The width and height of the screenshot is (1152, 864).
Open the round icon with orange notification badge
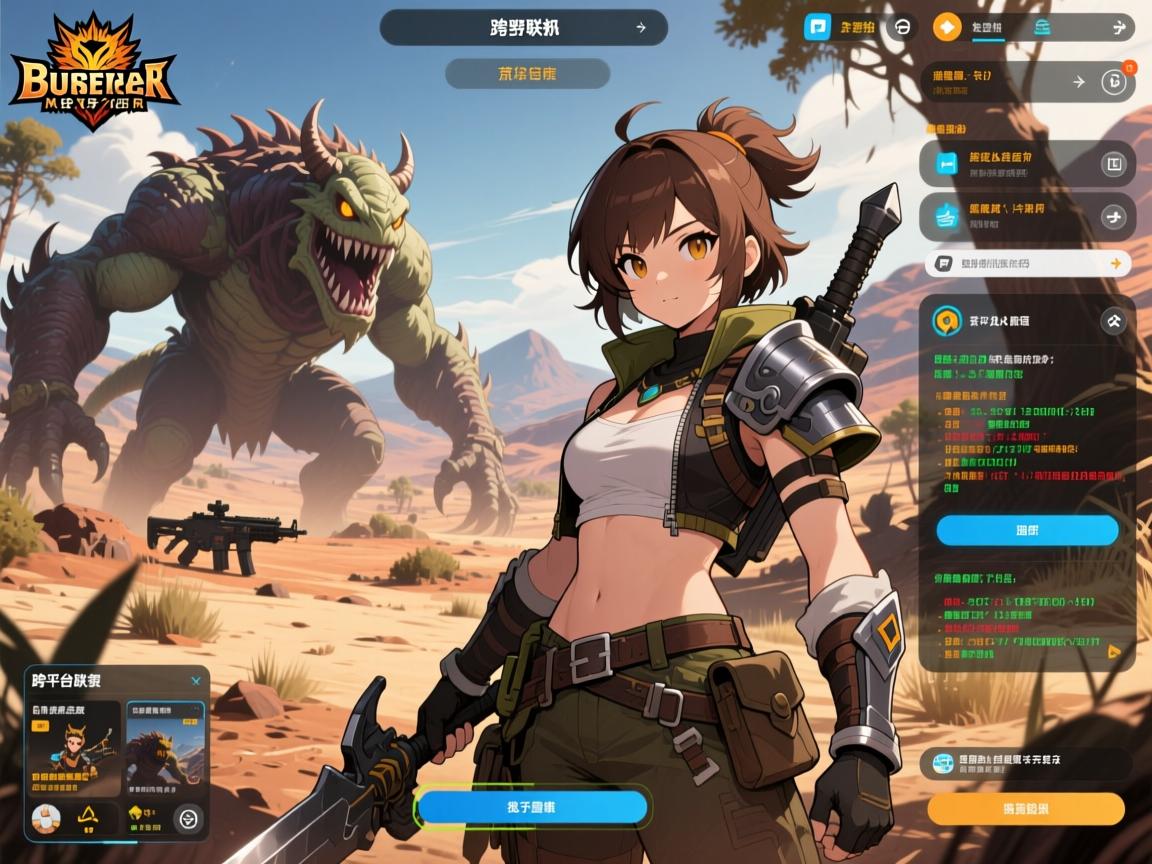(1113, 82)
